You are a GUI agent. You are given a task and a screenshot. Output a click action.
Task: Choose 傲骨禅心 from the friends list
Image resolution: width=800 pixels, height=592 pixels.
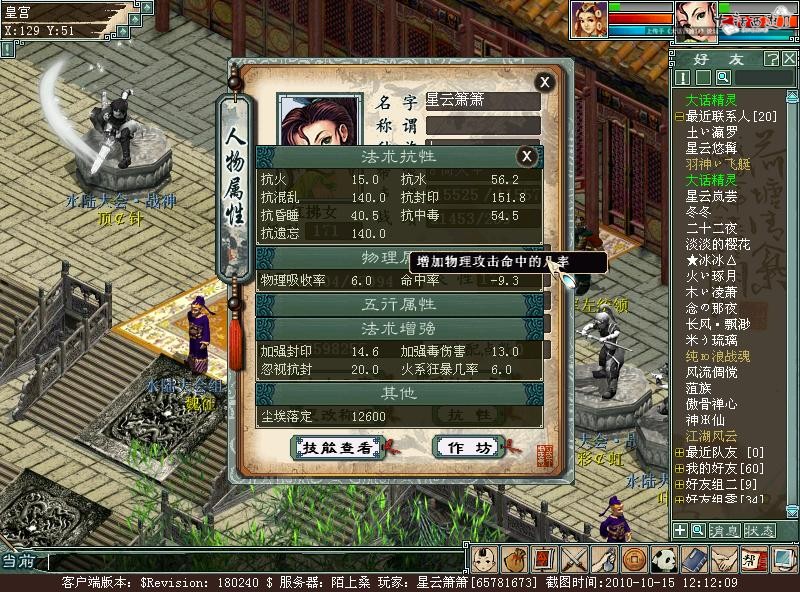coord(711,404)
